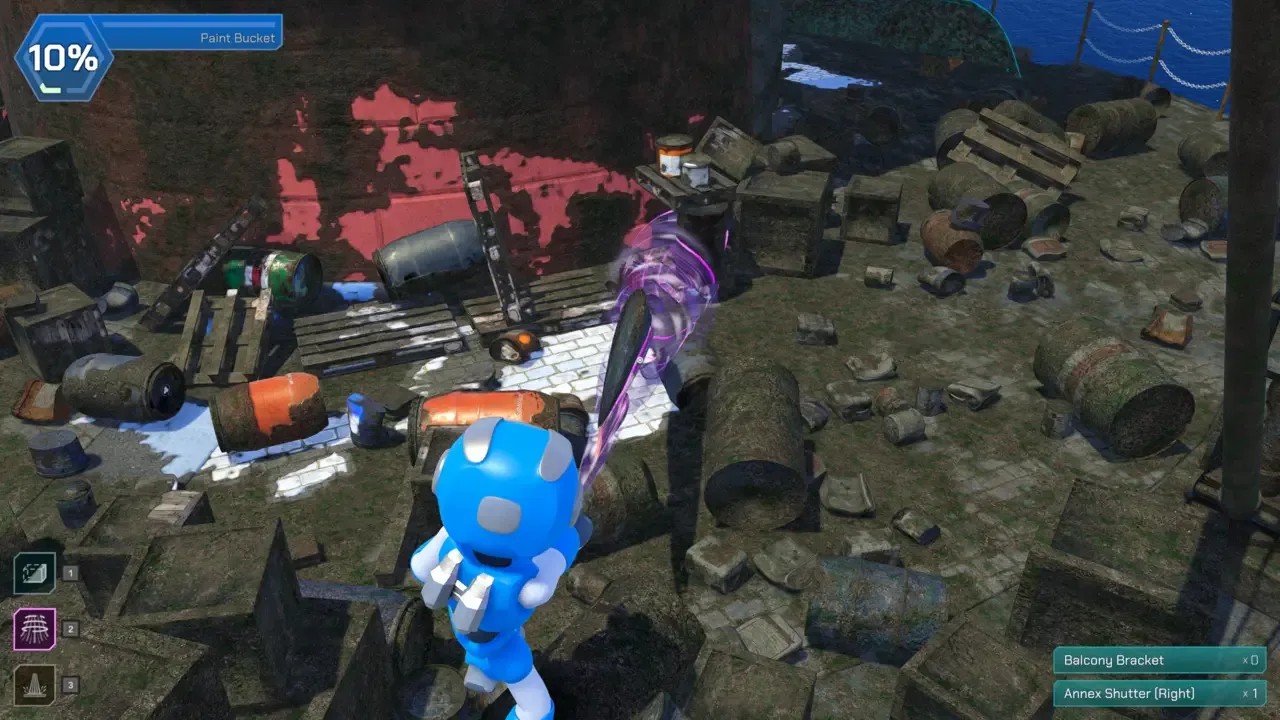Select the cube restore tool icon
1280x720 pixels.
click(35, 573)
